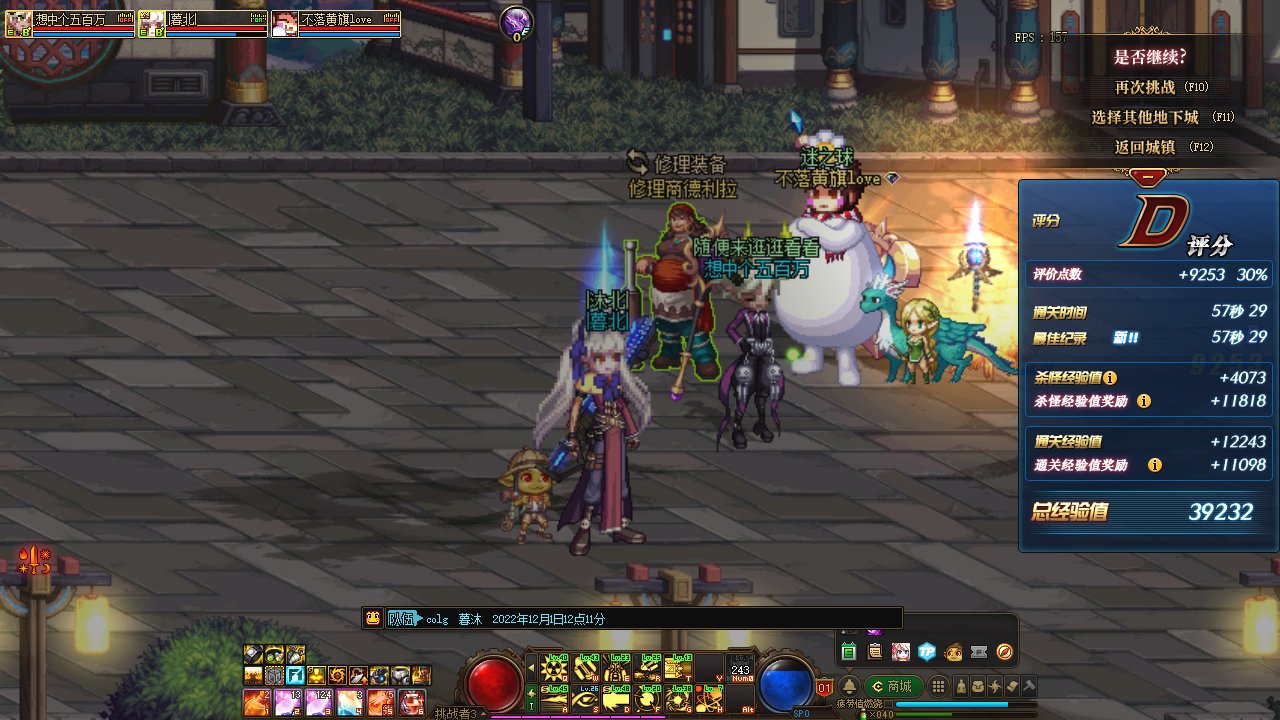Open the grid menu button

(938, 686)
